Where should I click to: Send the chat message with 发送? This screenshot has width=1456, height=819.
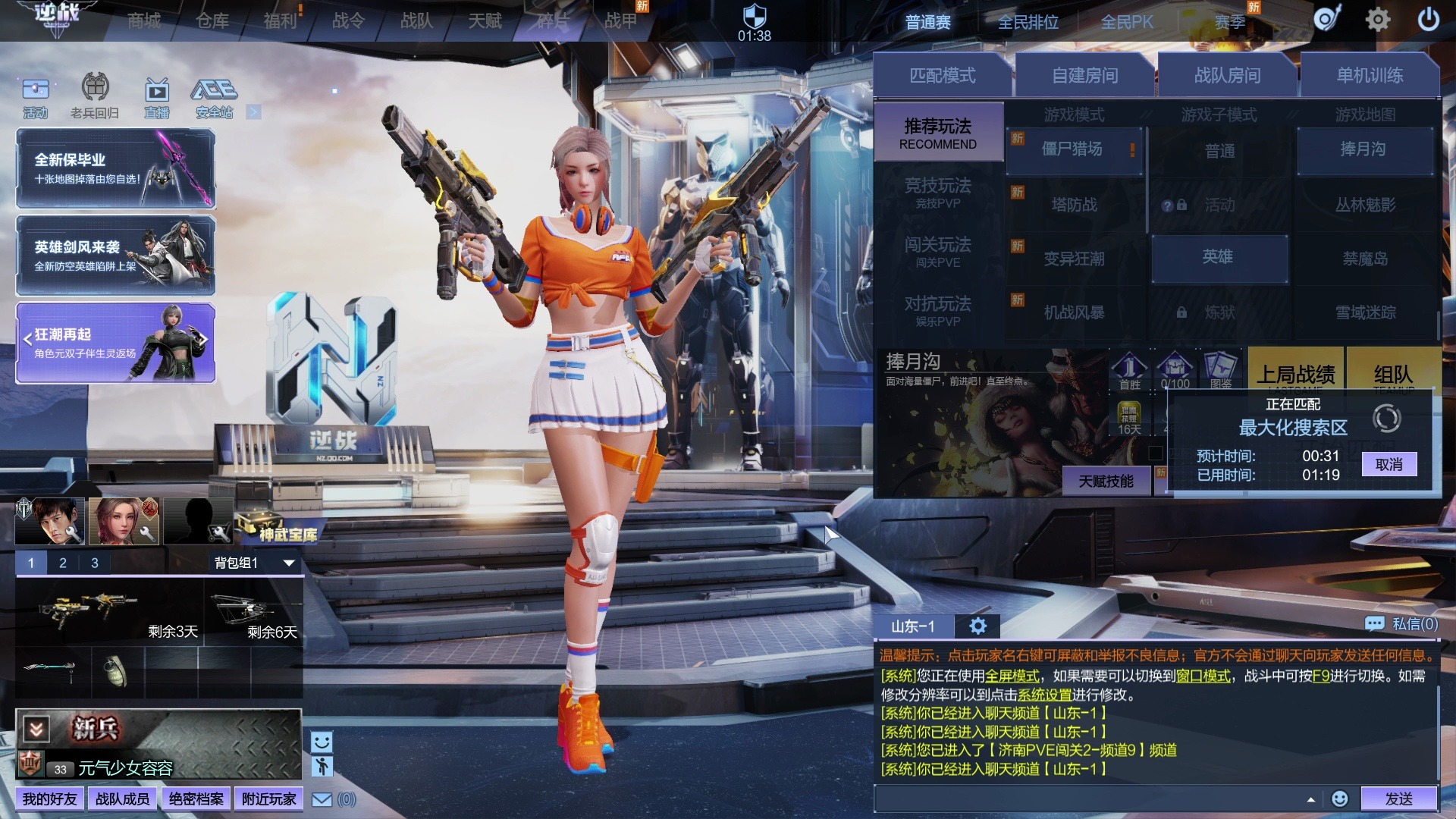point(1398,799)
